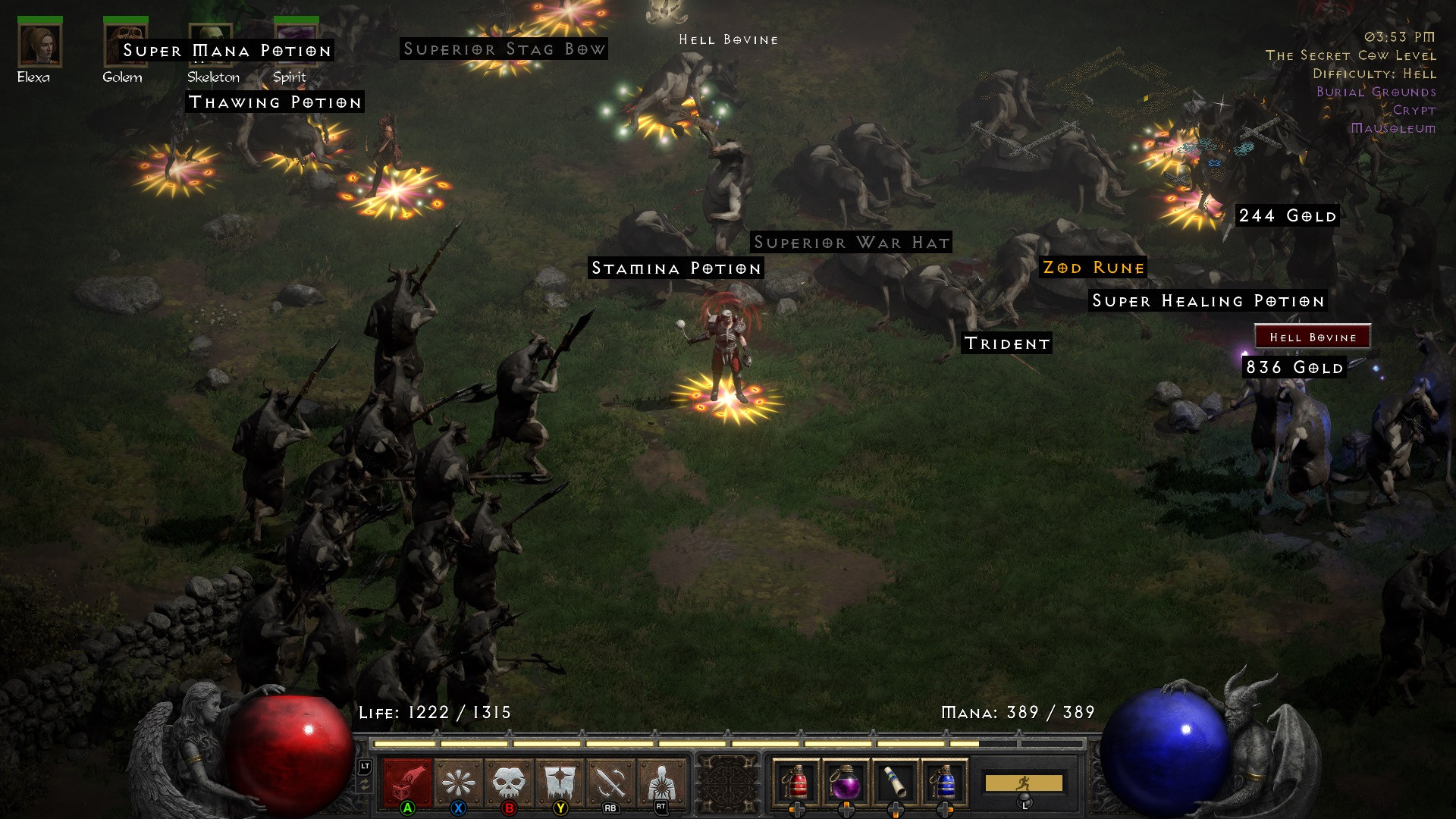Select Elexa's mercenary portrait

[x=39, y=45]
